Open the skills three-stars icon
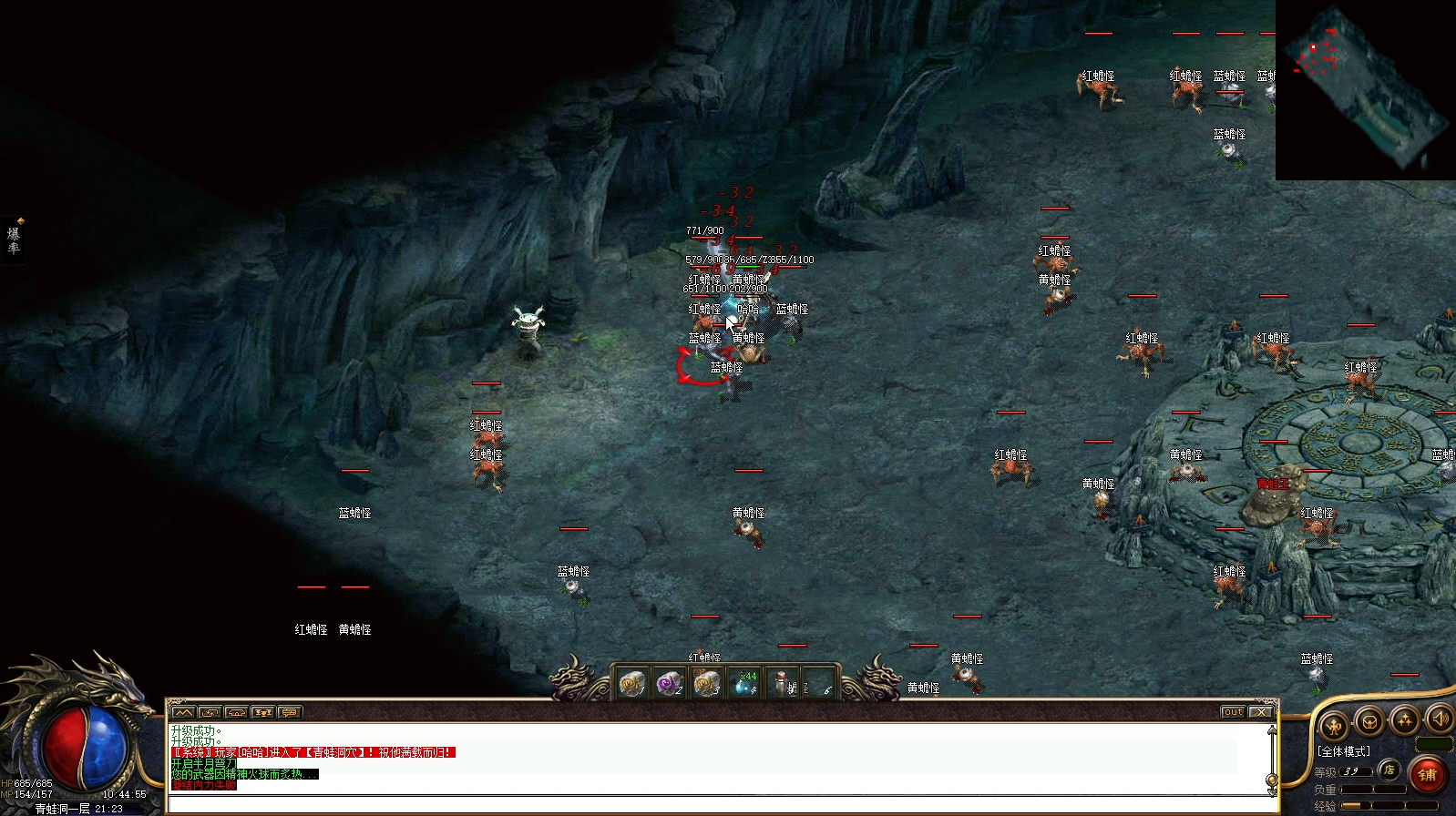 pos(1404,720)
